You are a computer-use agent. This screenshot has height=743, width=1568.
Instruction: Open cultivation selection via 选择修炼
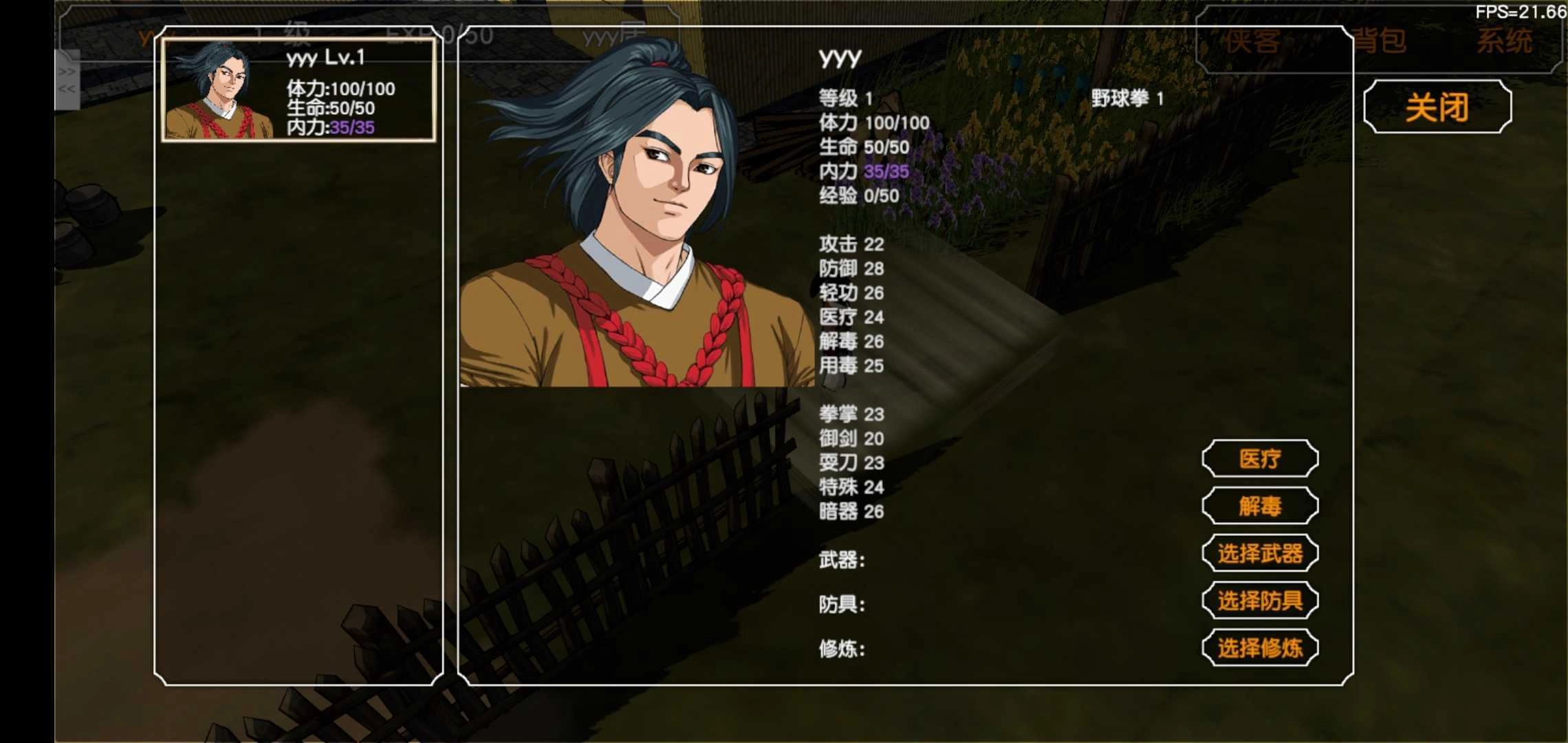point(1261,647)
